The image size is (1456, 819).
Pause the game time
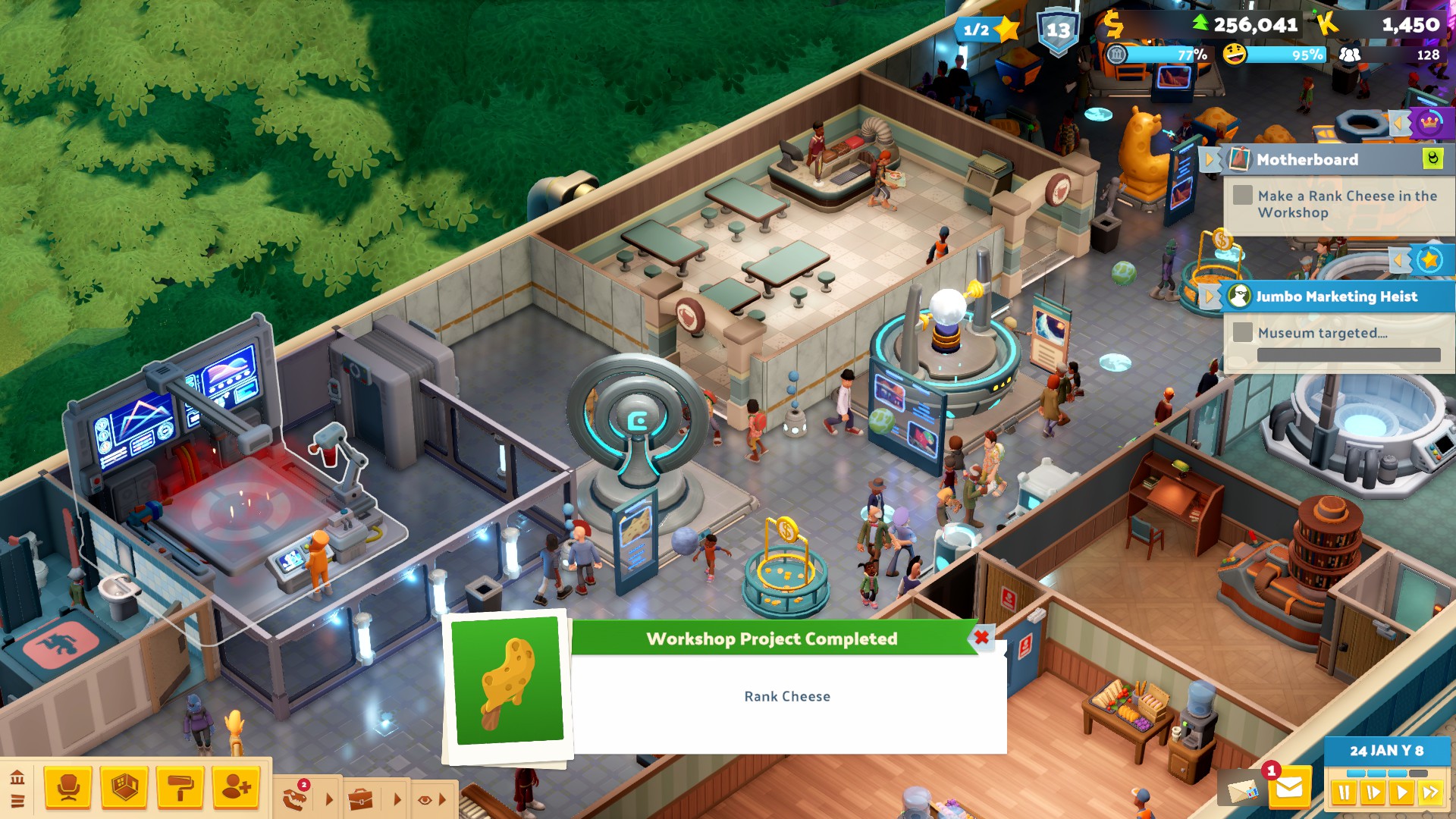coord(1344,793)
